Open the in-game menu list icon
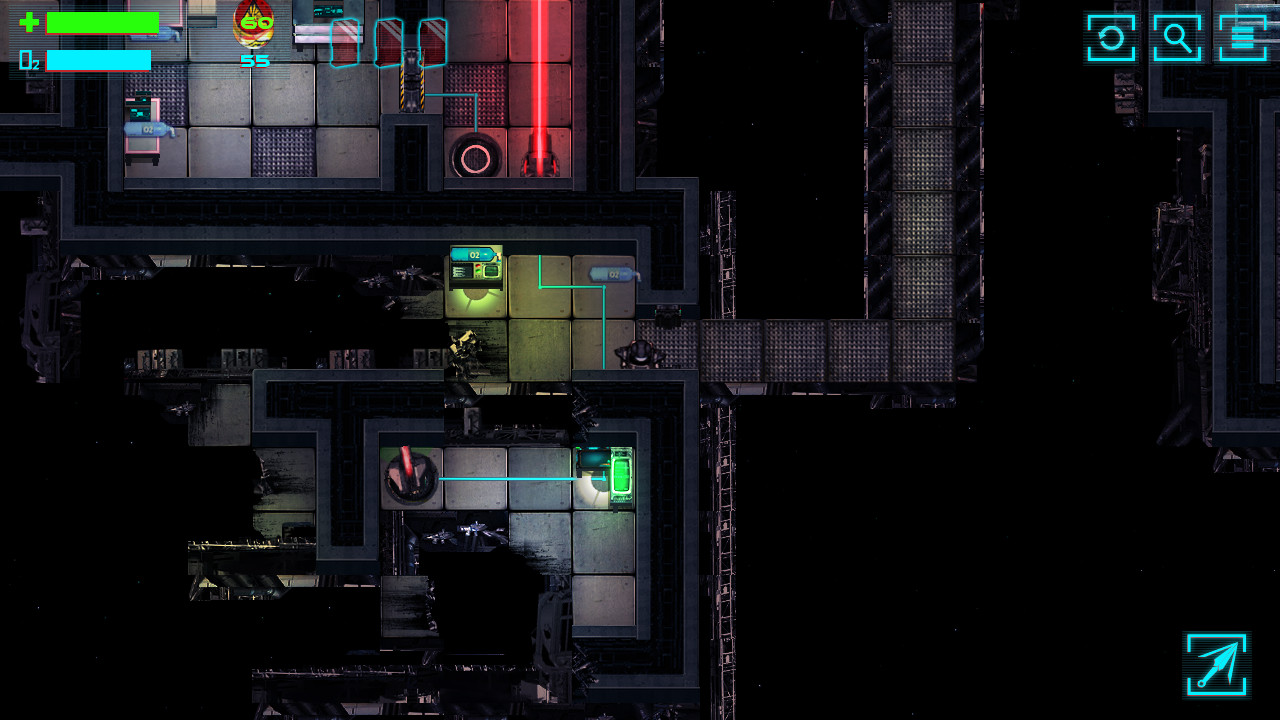Screen dimensions: 1280x720 pos(1243,39)
